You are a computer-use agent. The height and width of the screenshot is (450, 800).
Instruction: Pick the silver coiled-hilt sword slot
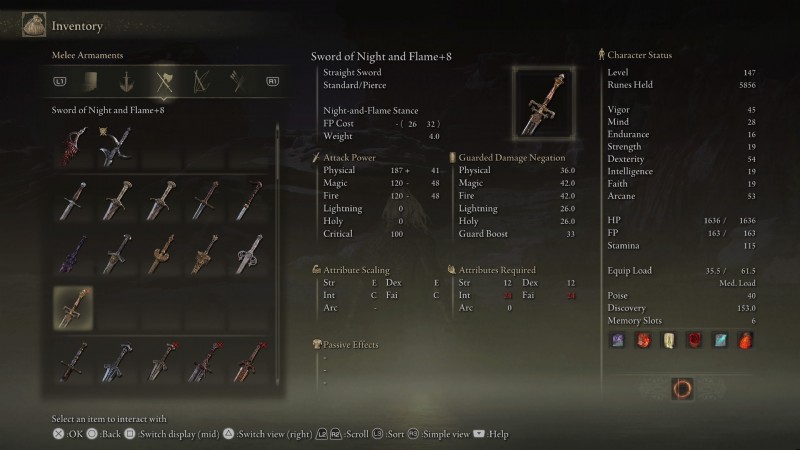(x=249, y=254)
